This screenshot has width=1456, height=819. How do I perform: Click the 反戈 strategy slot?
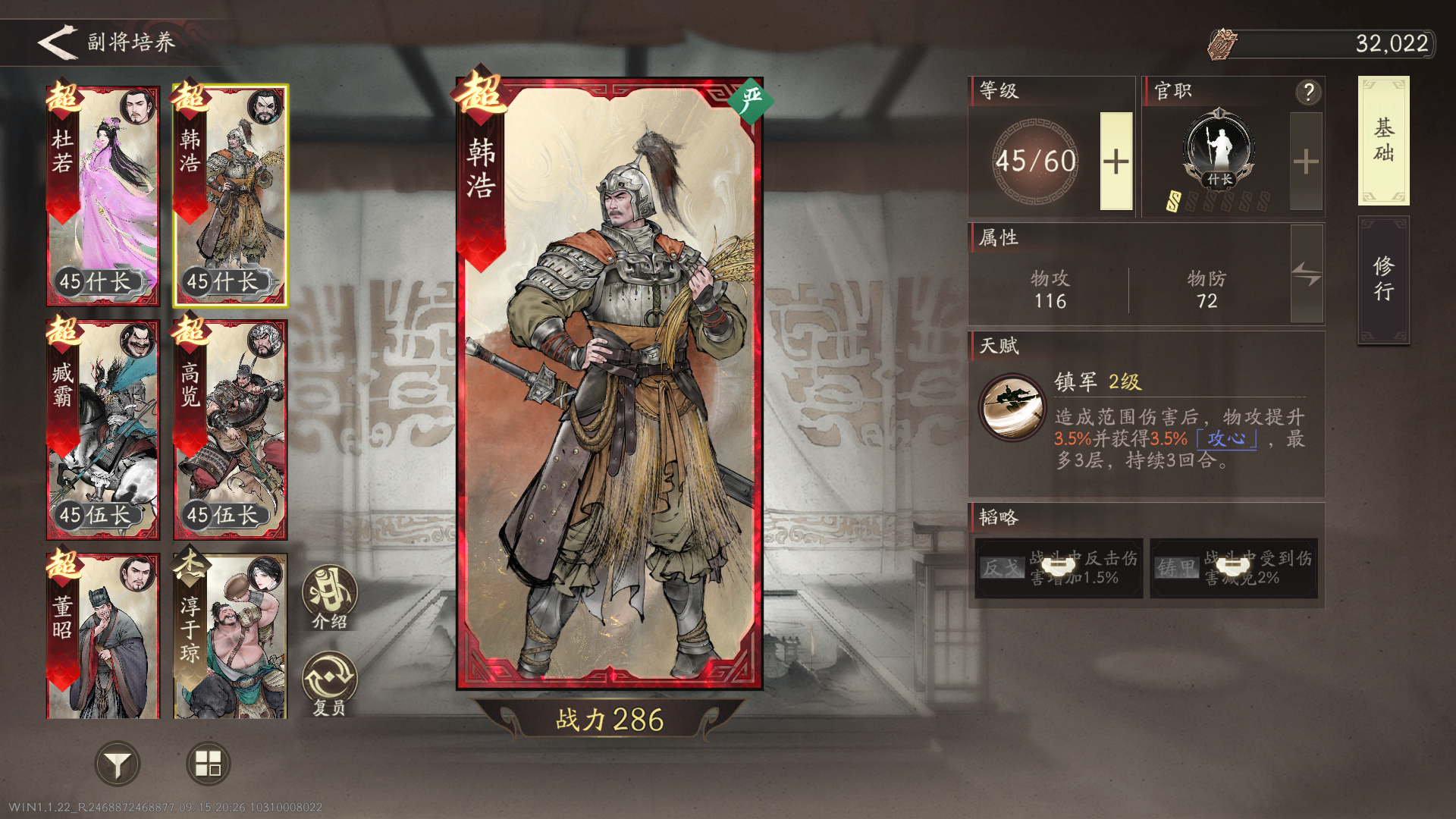click(1058, 569)
